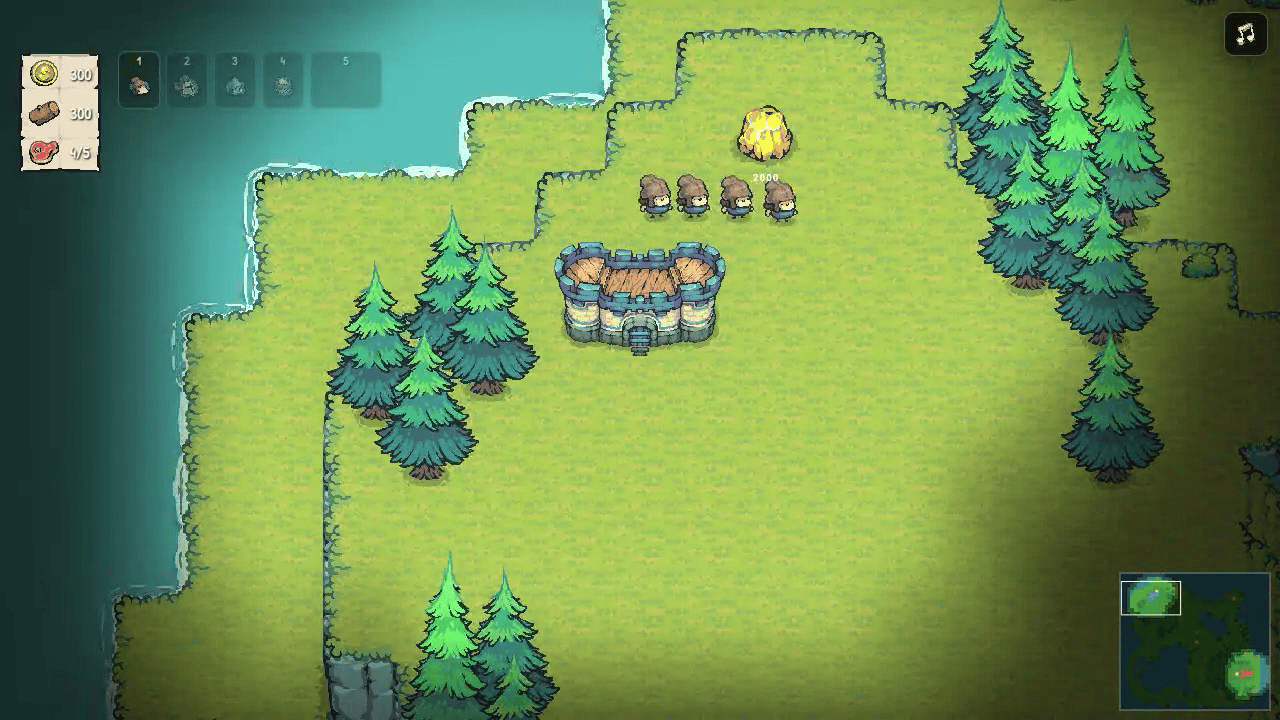Select the castle in the center
Screen dimensions: 1280x720
[639, 295]
